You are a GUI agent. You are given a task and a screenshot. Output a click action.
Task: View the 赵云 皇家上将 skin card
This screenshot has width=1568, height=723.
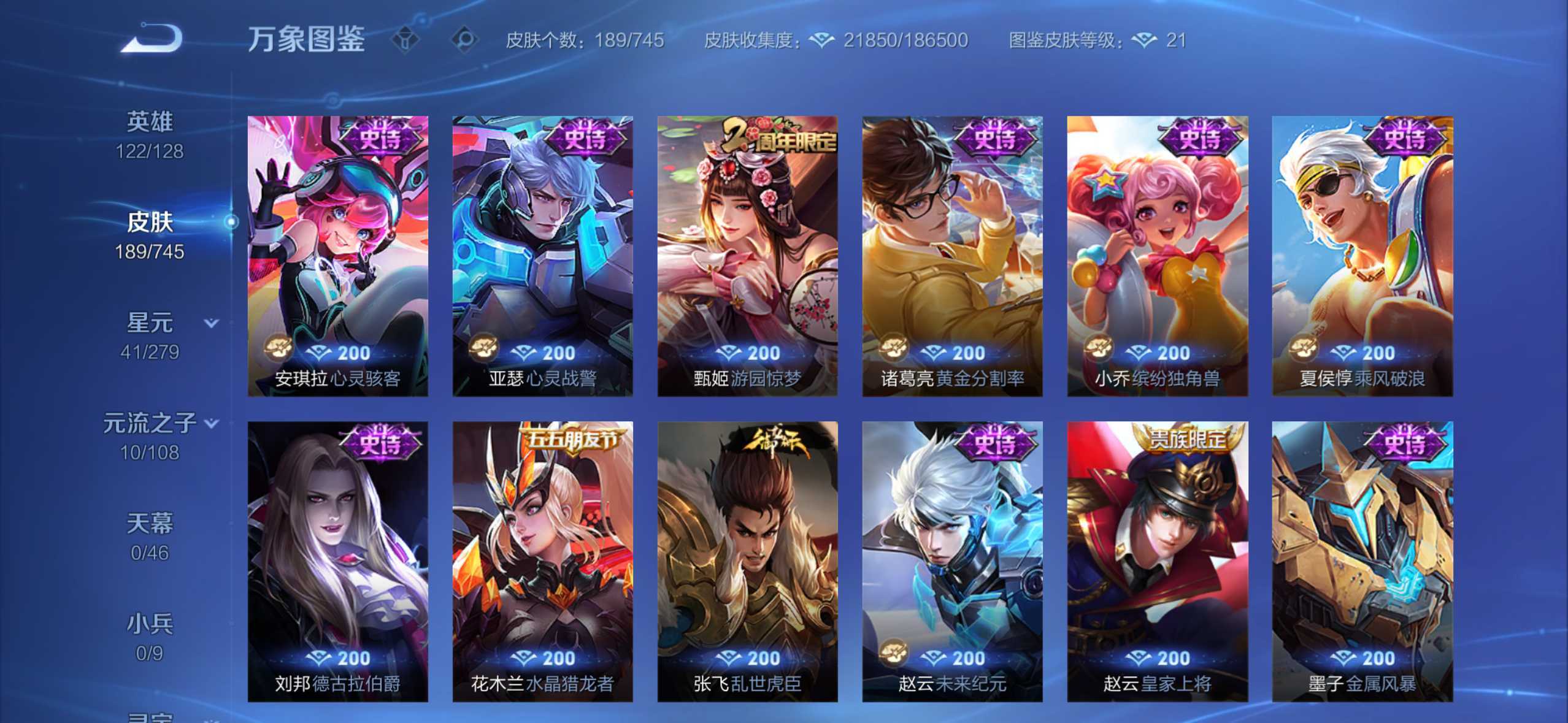(1157, 560)
